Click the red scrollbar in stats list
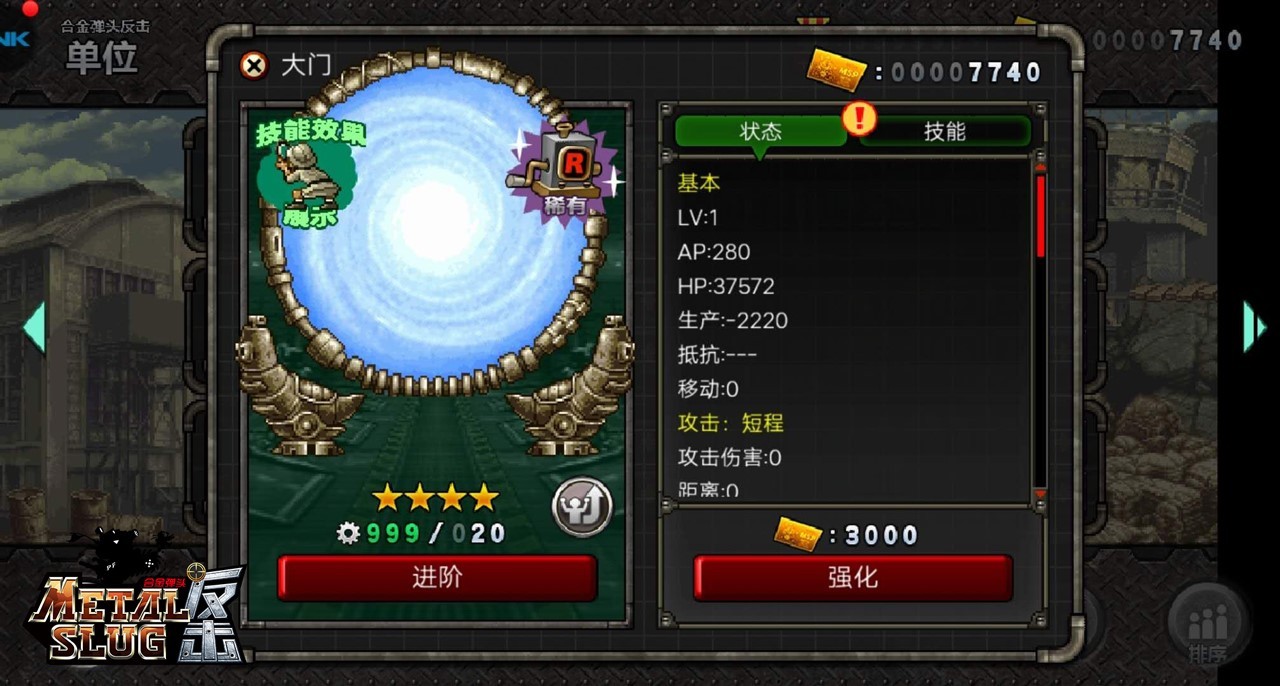This screenshot has width=1280, height=686. pyautogui.click(x=1041, y=215)
